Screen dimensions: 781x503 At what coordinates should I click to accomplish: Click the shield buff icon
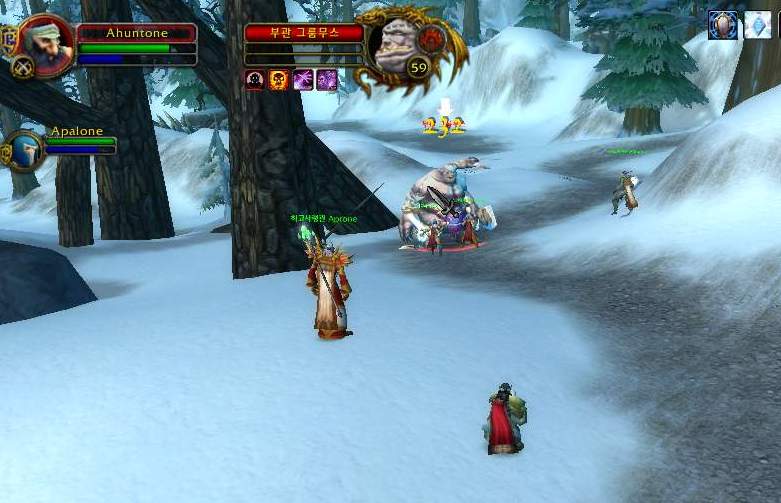pyautogui.click(x=722, y=25)
